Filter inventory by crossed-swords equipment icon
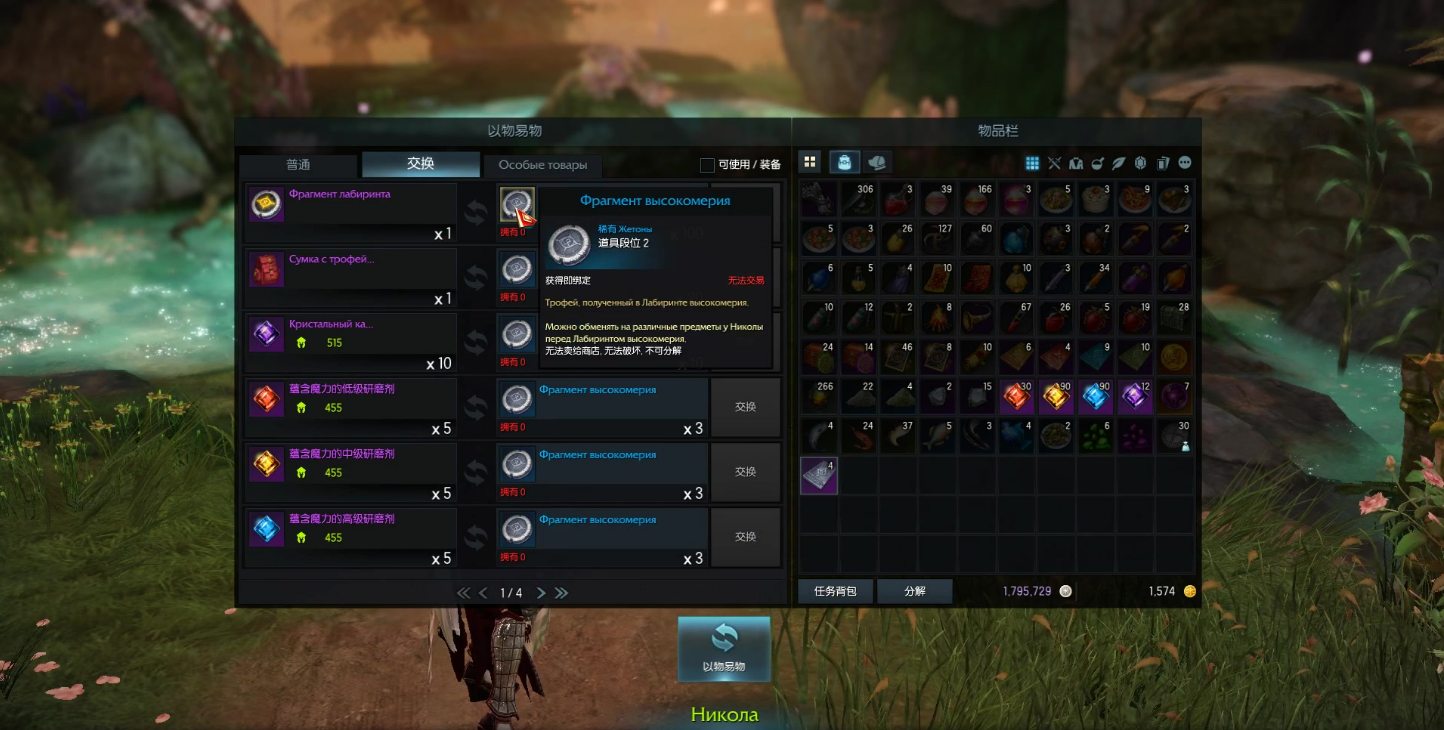Viewport: 1444px width, 730px height. pyautogui.click(x=1054, y=163)
